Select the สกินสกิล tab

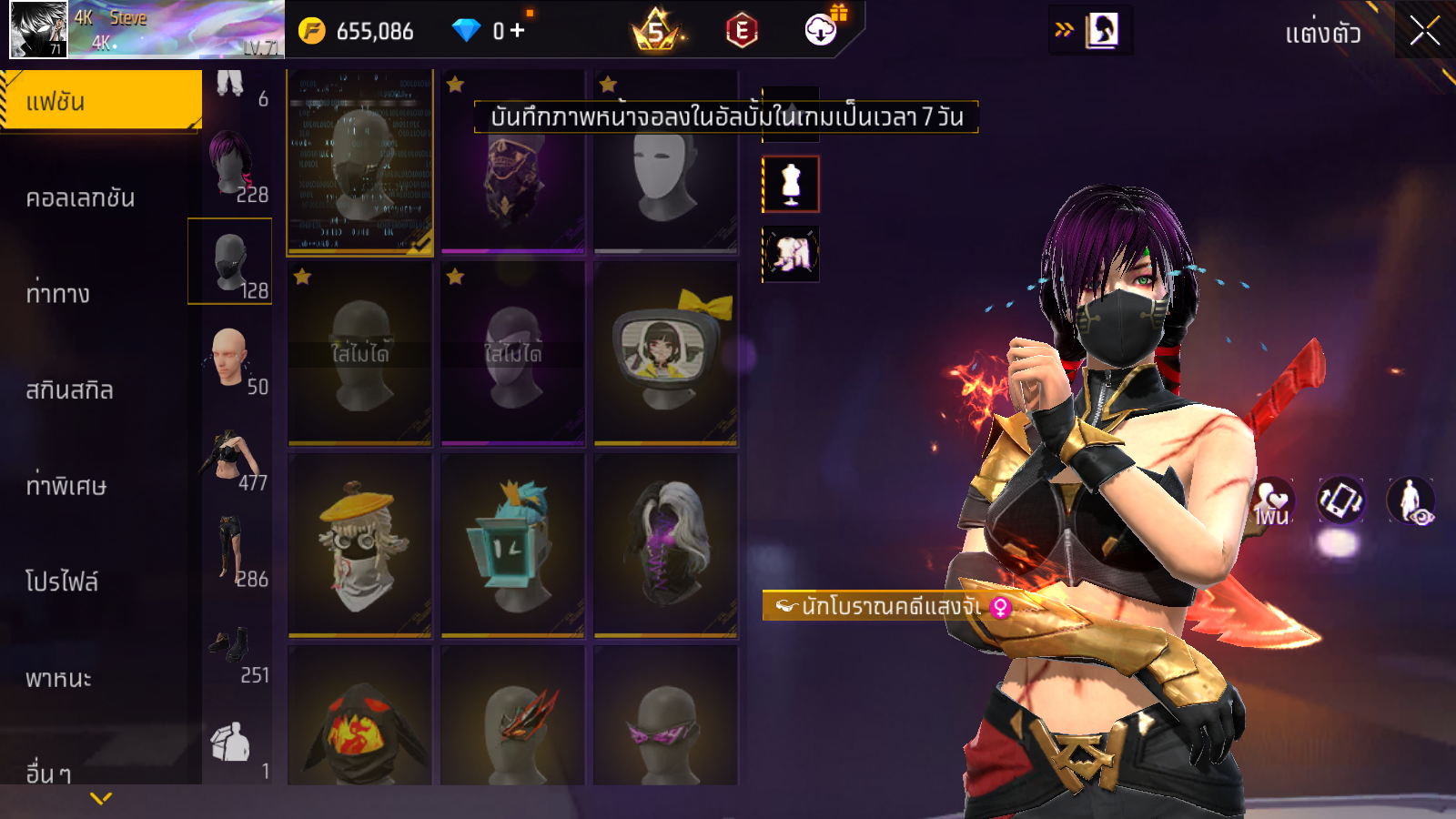point(69,389)
